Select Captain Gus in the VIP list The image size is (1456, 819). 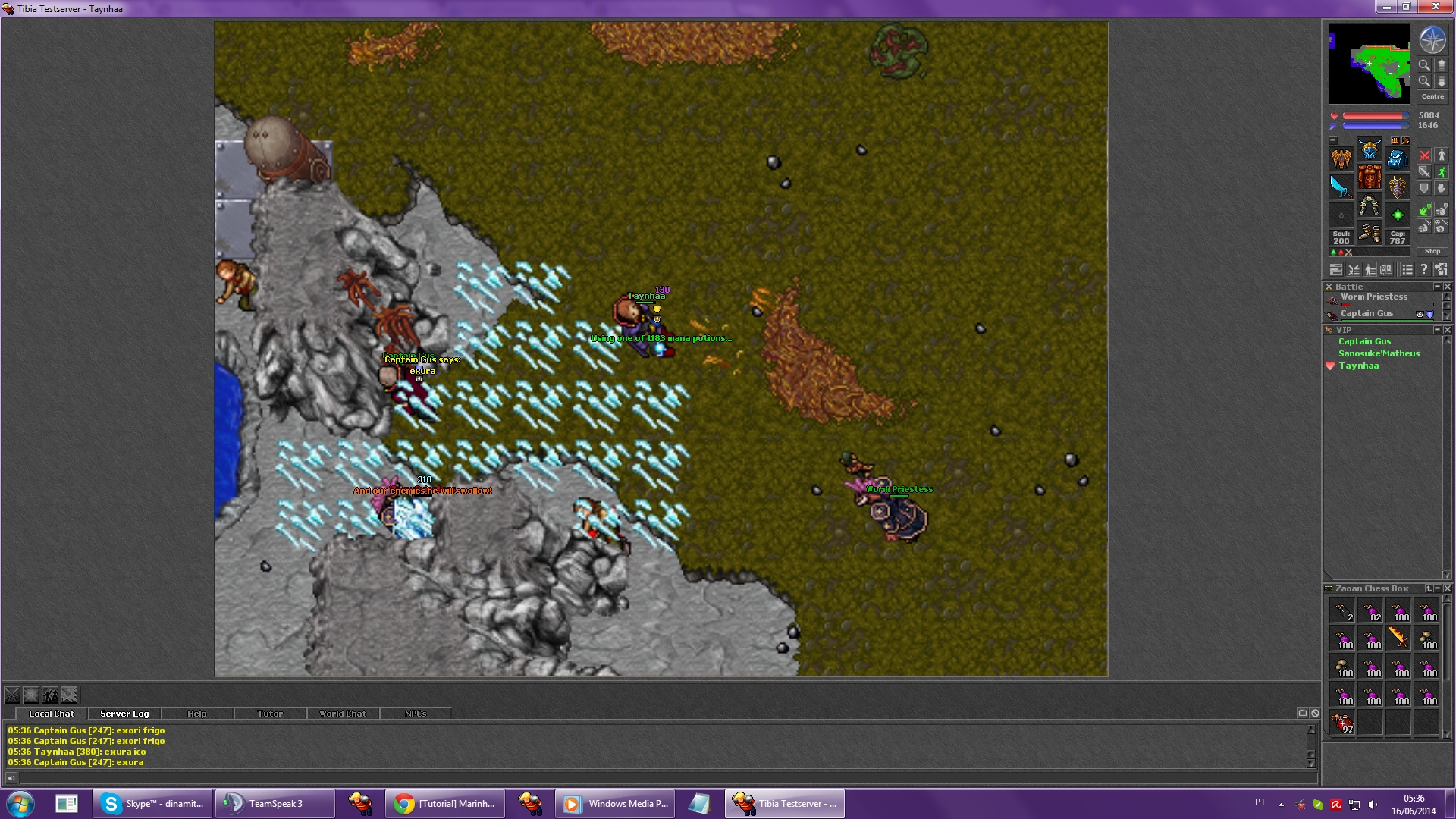coord(1364,341)
